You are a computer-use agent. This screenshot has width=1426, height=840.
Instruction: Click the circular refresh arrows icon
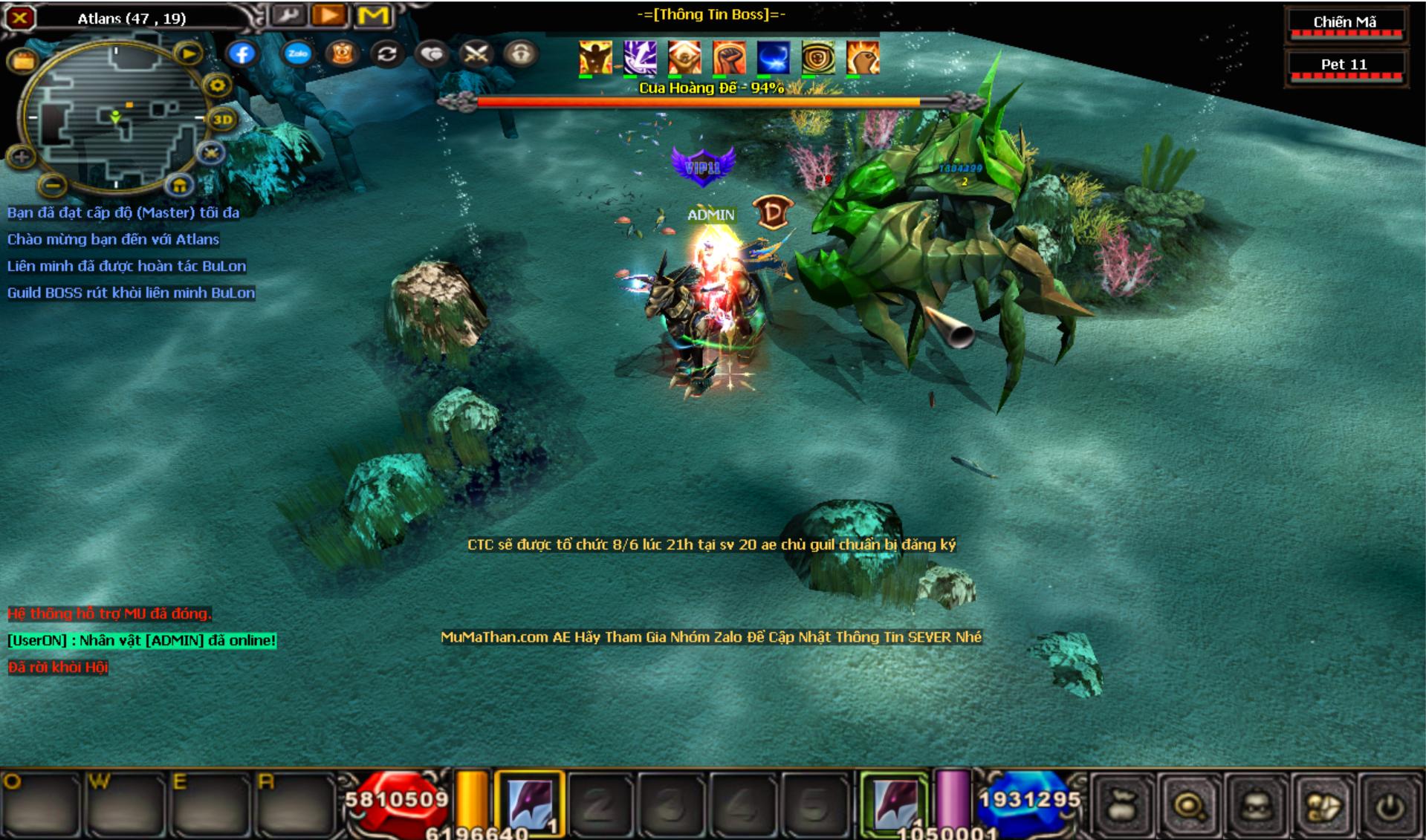(x=387, y=53)
